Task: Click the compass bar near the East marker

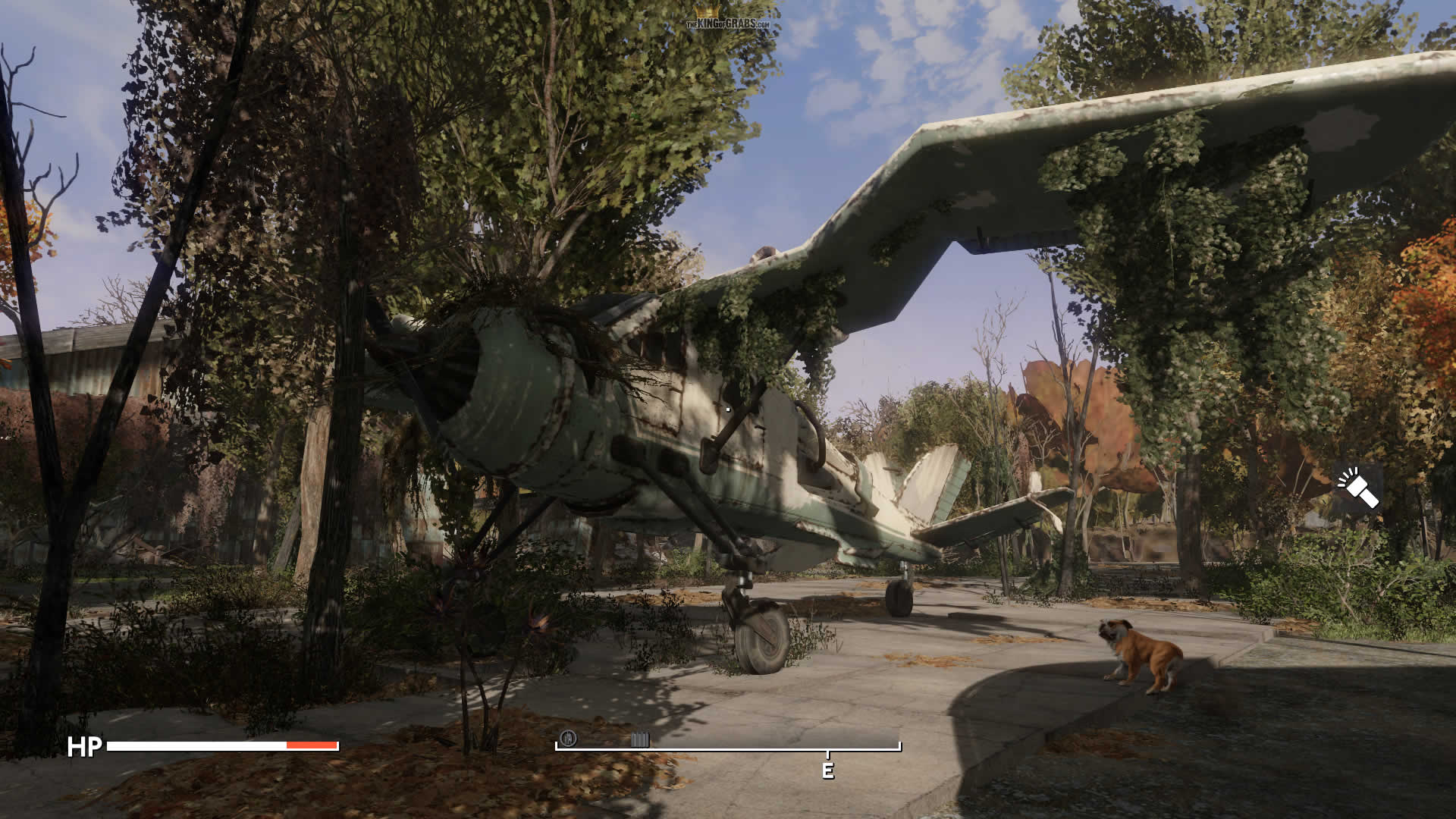Action: pos(827,750)
